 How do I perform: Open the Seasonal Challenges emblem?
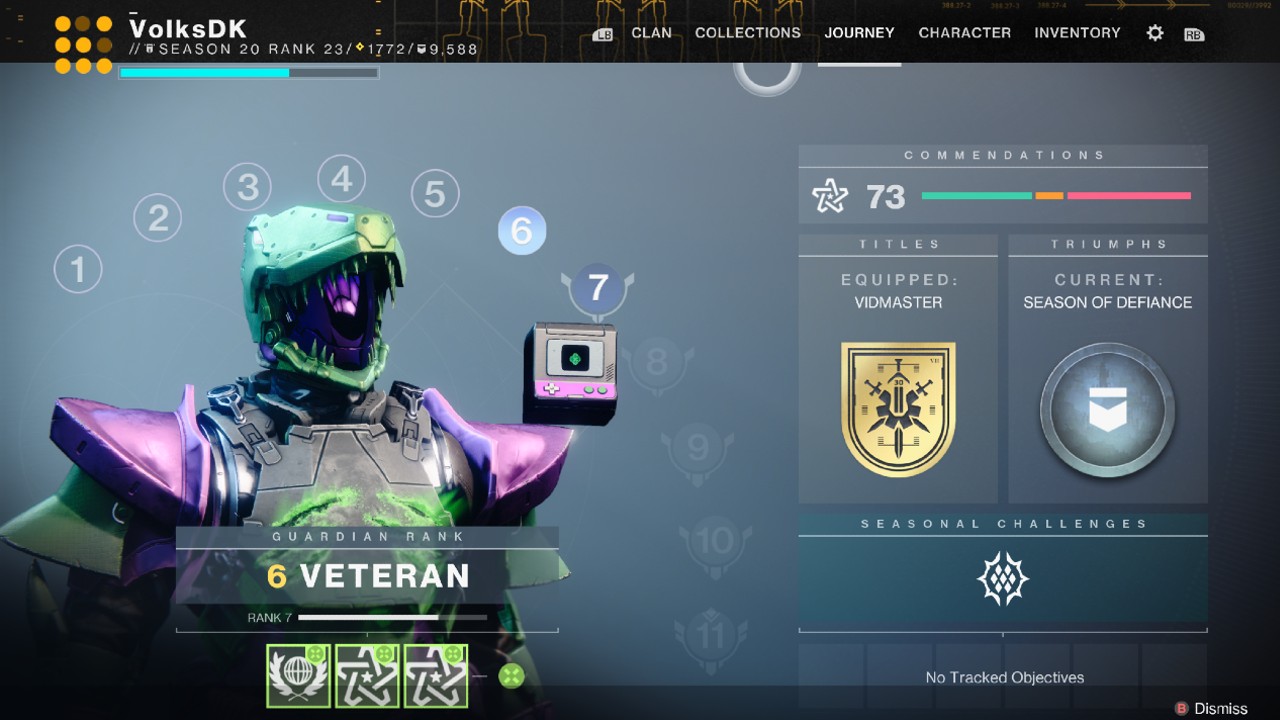coord(1002,578)
